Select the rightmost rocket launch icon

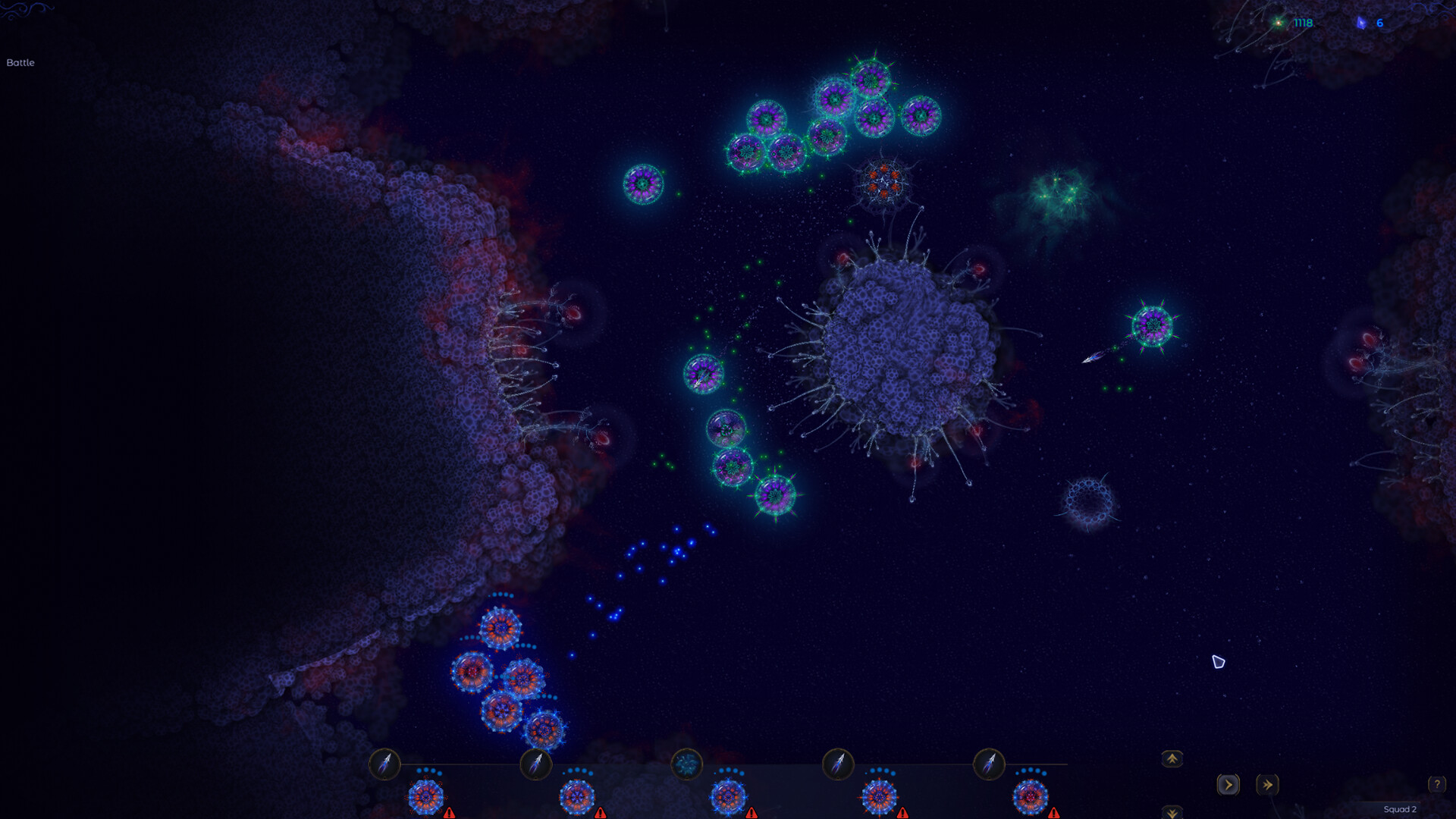click(988, 764)
